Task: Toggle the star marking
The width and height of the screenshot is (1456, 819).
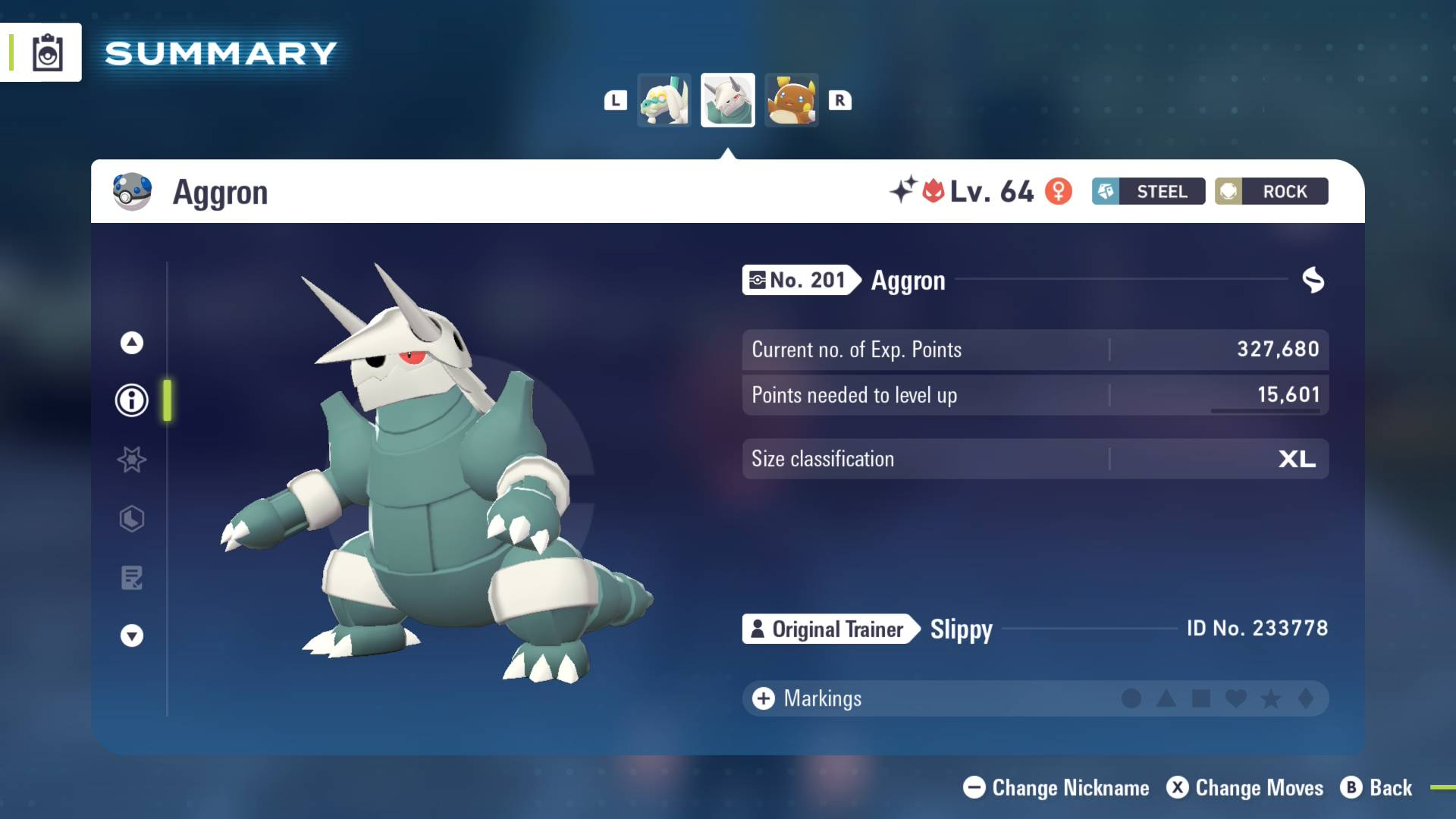Action: tap(1271, 698)
